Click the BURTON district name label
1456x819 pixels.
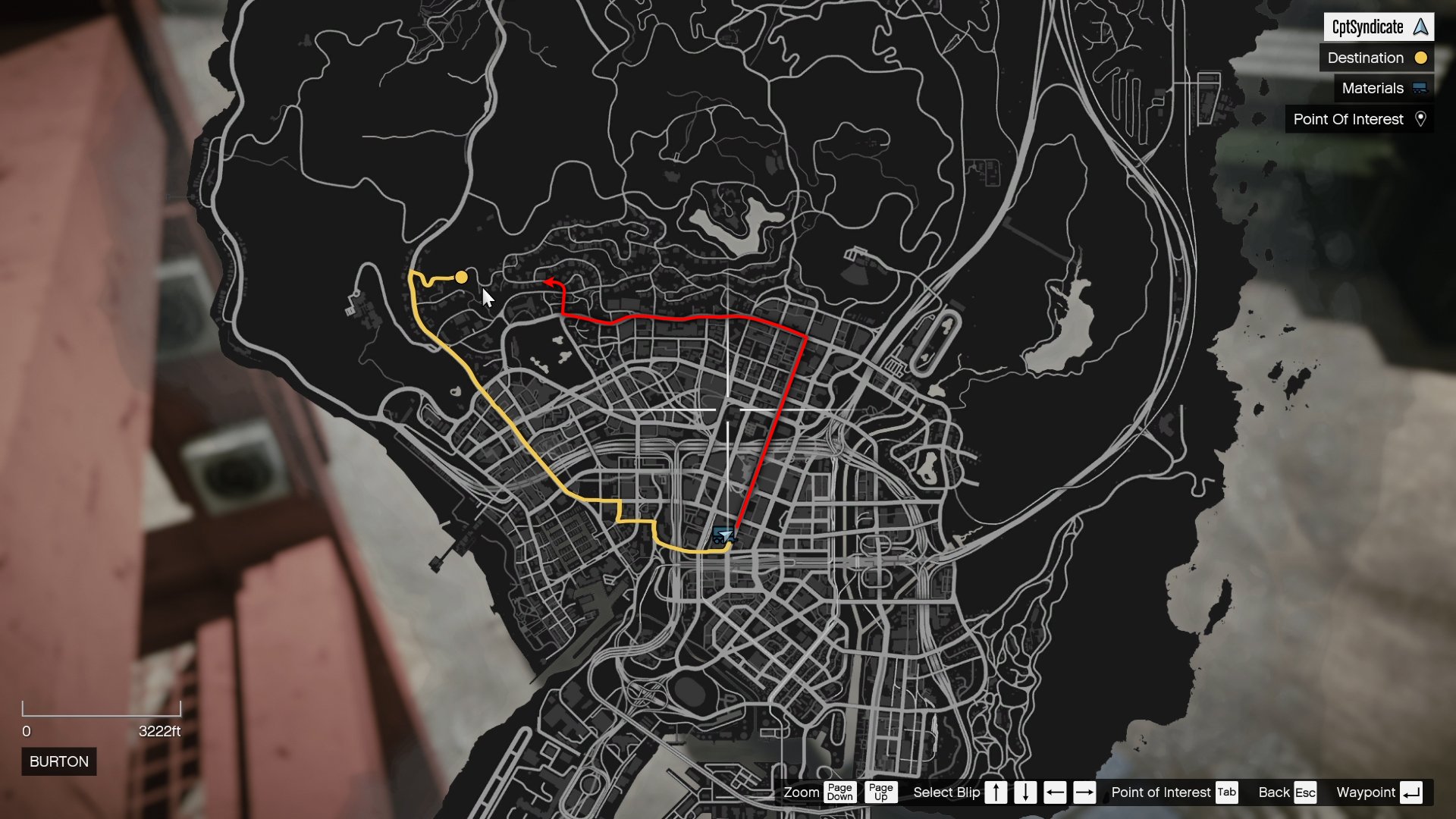pyautogui.click(x=58, y=761)
